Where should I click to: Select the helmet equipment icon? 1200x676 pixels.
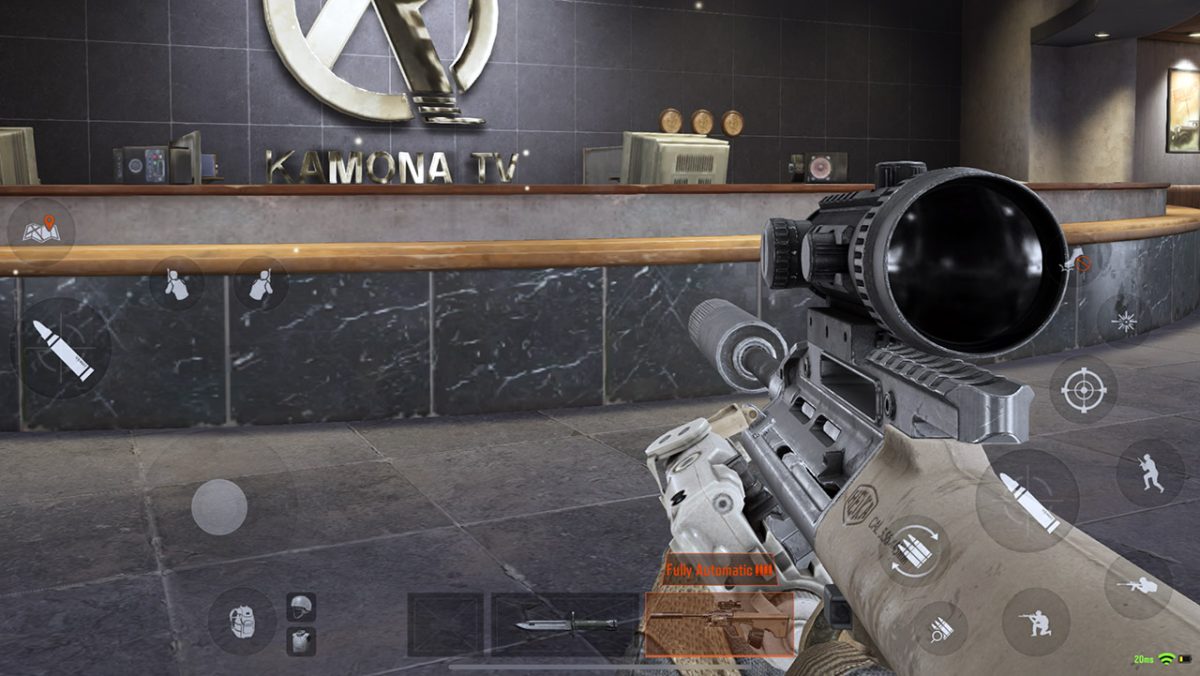click(x=300, y=606)
